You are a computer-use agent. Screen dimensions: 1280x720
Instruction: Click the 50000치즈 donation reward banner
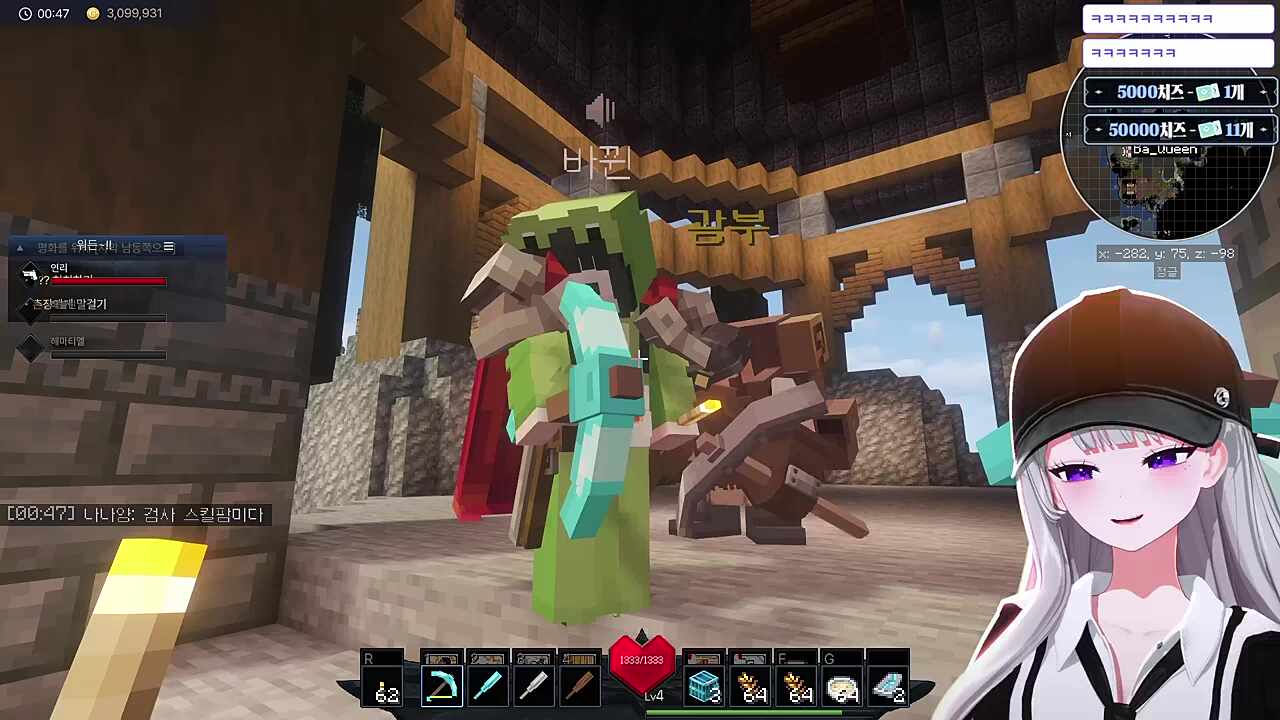tap(1180, 130)
